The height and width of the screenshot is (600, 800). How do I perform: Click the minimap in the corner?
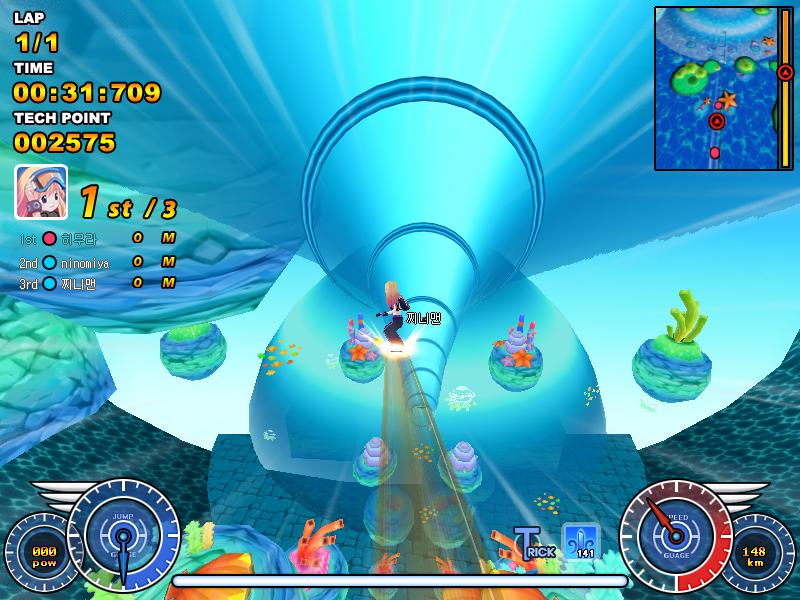(x=724, y=88)
